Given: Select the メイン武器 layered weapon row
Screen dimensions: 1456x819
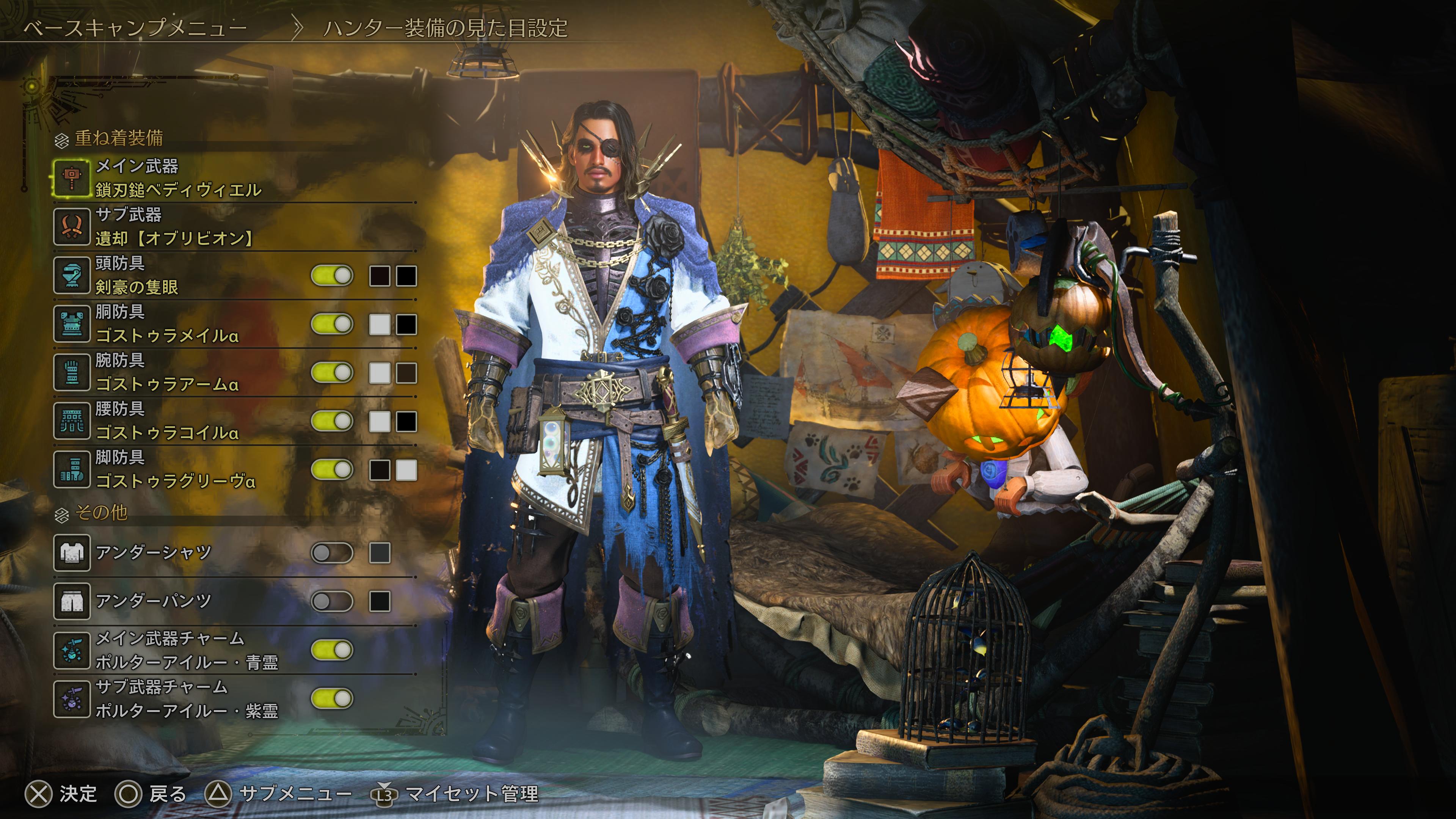Looking at the screenshot, I should click(178, 178).
